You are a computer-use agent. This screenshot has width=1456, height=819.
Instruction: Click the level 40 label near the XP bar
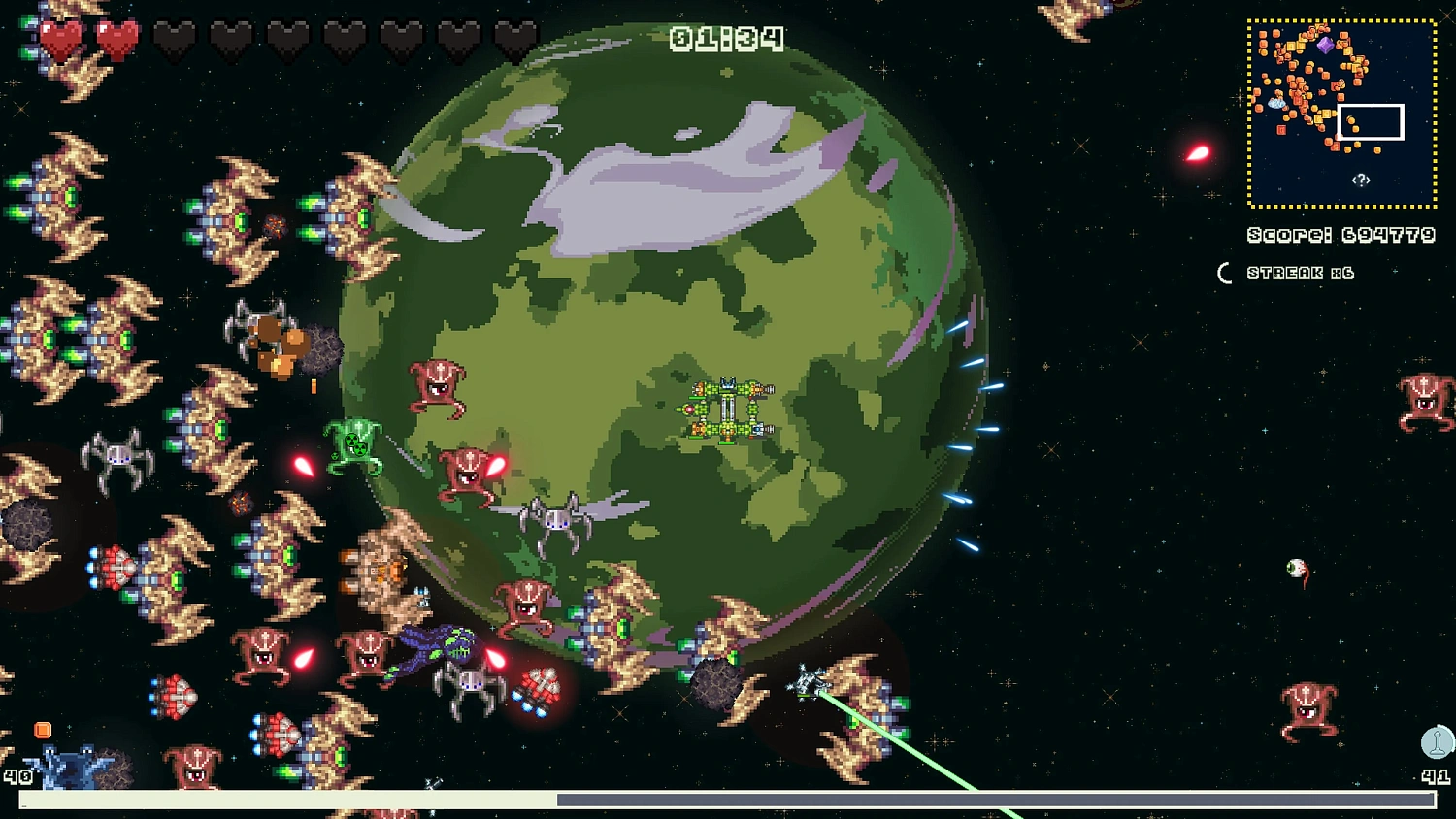(x=19, y=776)
